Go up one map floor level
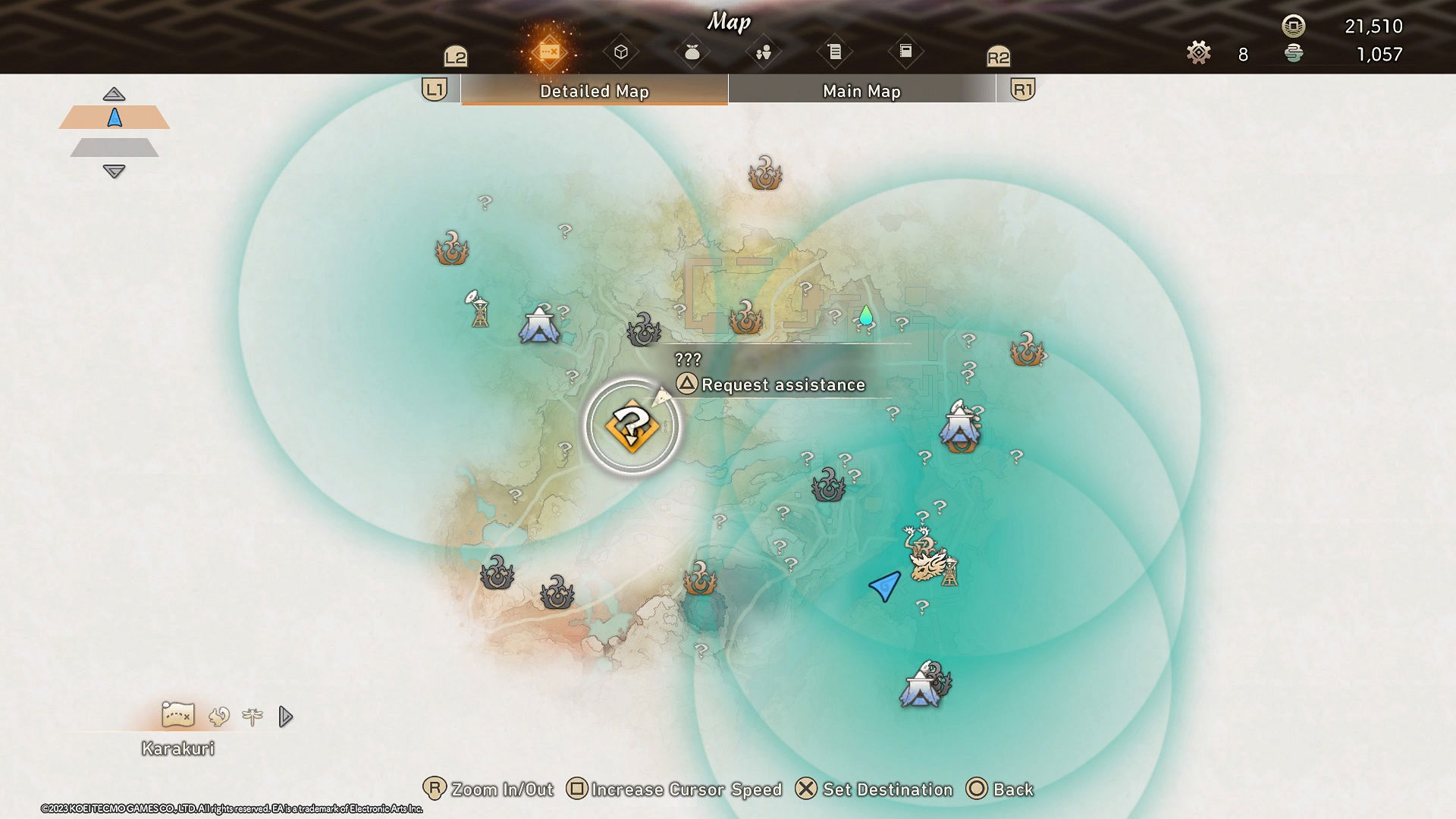The width and height of the screenshot is (1456, 819). [114, 94]
